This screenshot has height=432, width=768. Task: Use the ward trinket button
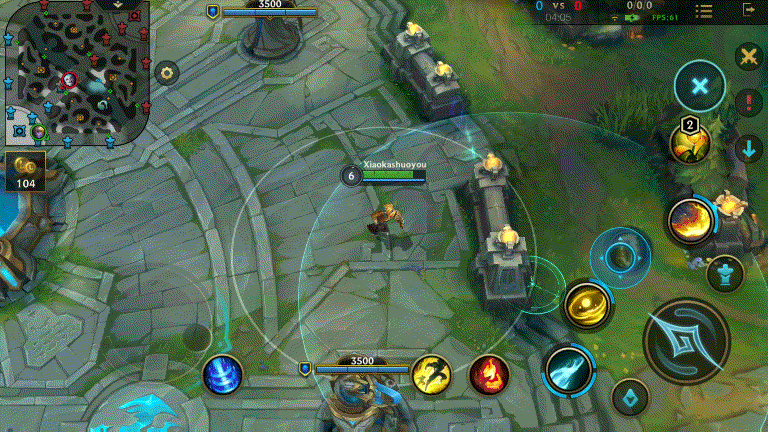coord(724,273)
